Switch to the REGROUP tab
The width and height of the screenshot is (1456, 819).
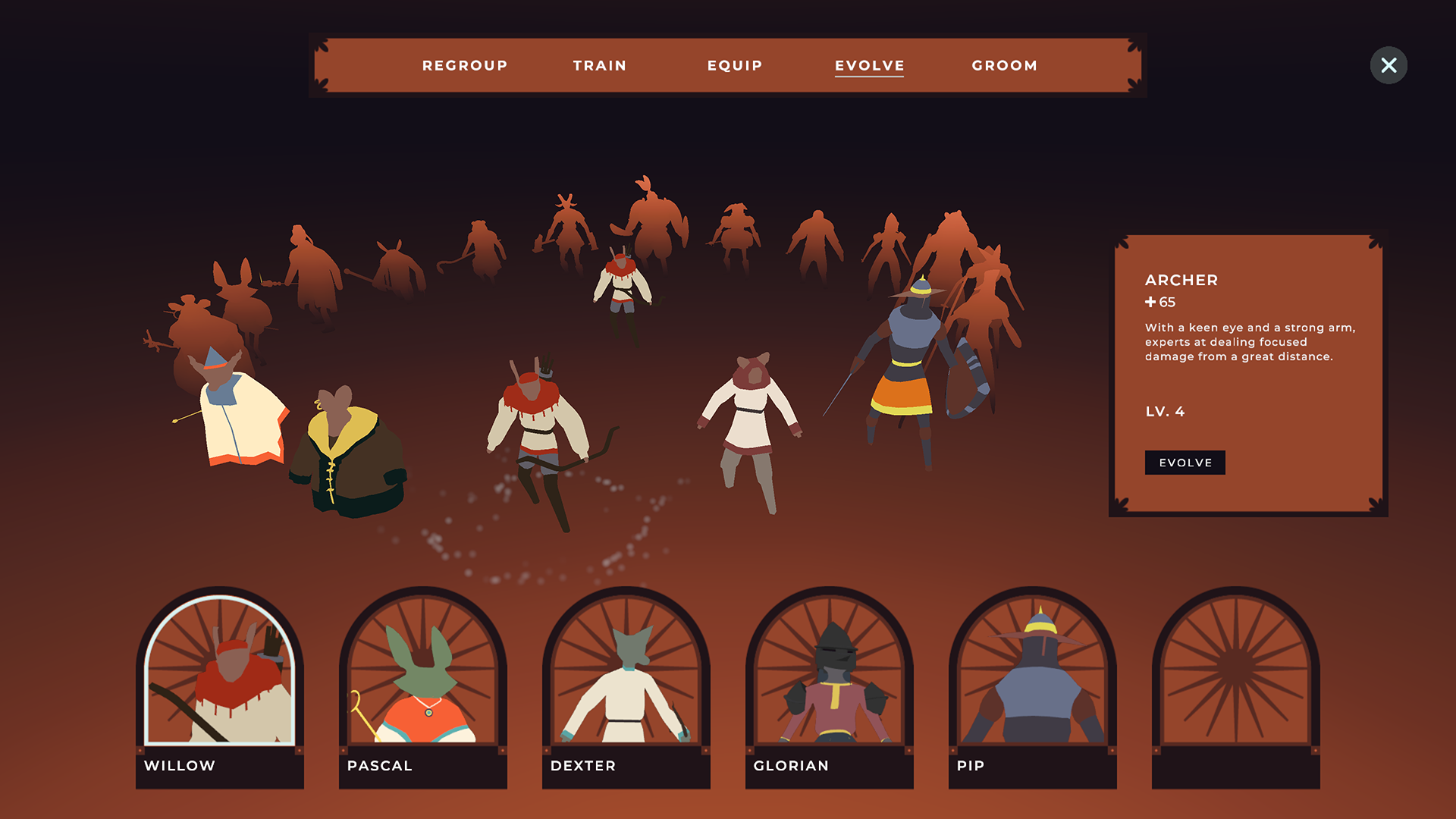pyautogui.click(x=465, y=65)
